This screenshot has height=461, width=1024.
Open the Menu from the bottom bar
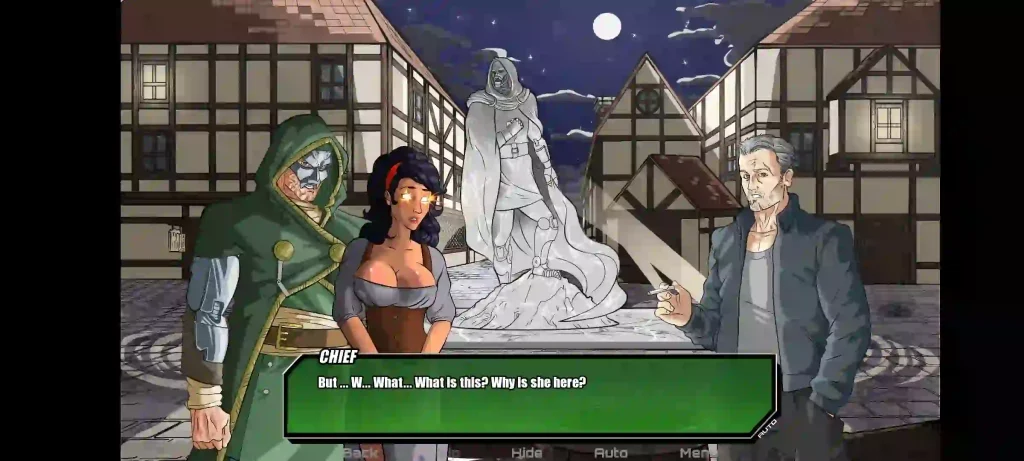click(696, 453)
